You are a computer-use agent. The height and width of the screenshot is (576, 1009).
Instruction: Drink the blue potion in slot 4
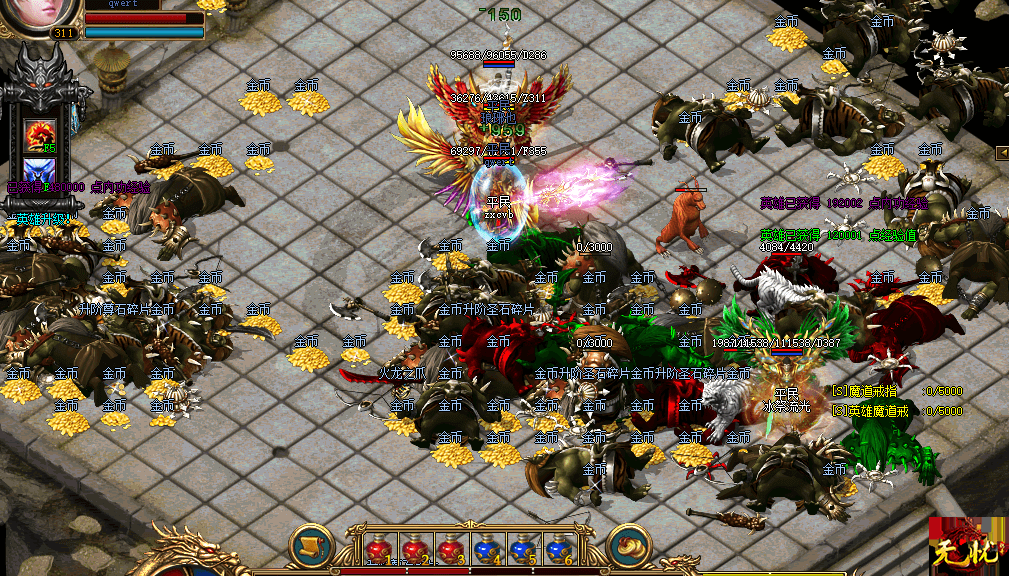click(486, 549)
